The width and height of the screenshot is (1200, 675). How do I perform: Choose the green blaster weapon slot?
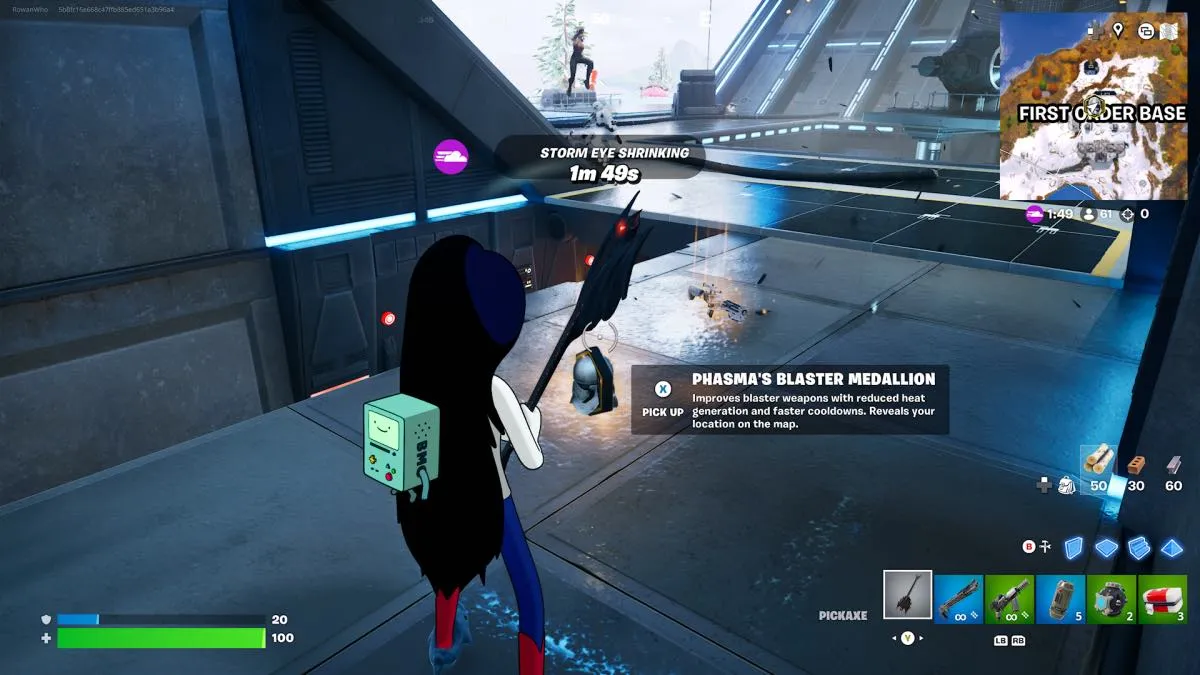(x=1010, y=597)
